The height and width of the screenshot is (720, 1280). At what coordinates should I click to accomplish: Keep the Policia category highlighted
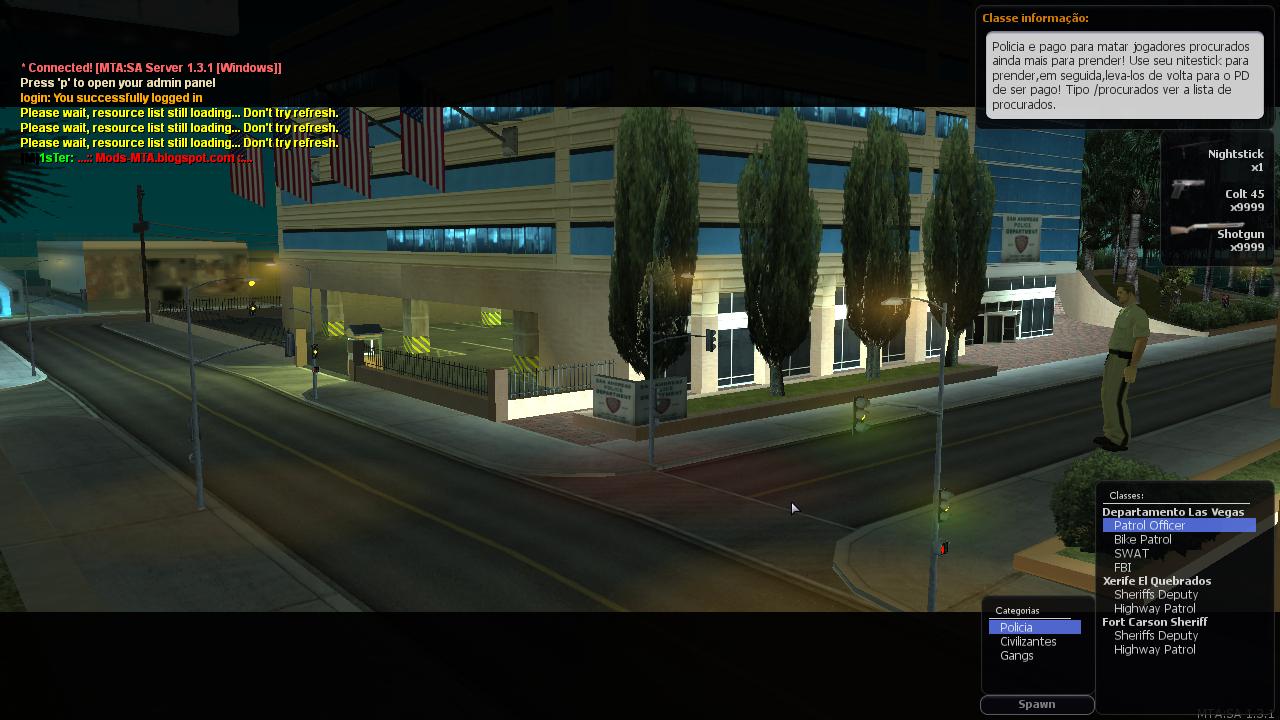pos(1015,627)
